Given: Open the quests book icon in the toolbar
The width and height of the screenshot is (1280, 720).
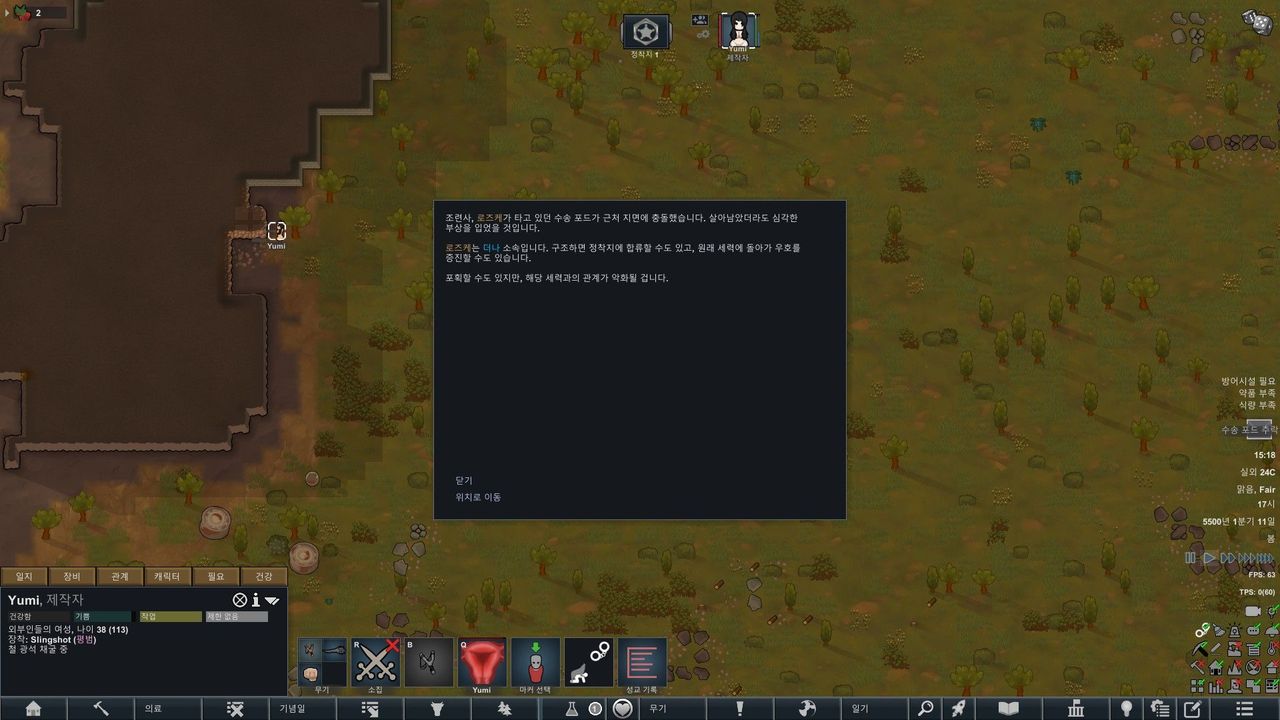Looking at the screenshot, I should (x=1008, y=707).
